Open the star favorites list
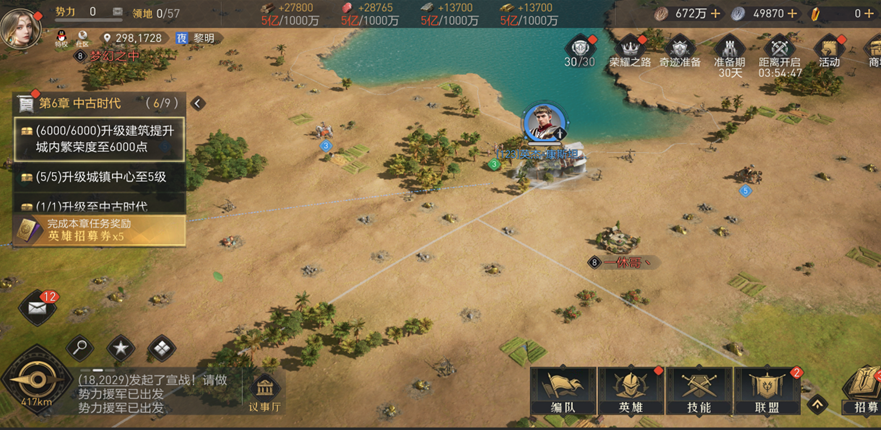The width and height of the screenshot is (881, 430). 121,348
